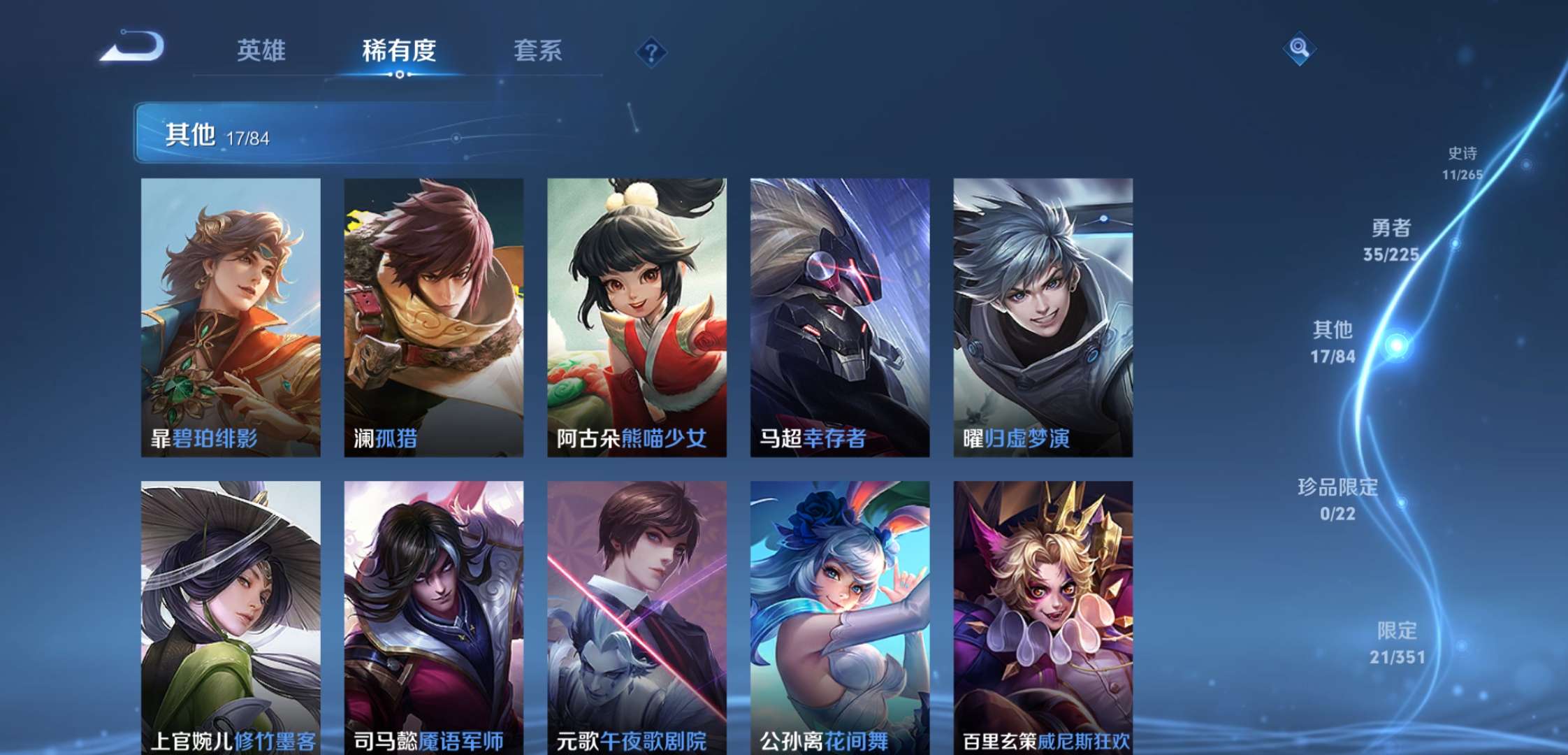The height and width of the screenshot is (755, 1568).
Task: Stay on the 稀有度 tab
Action: pyautogui.click(x=400, y=50)
